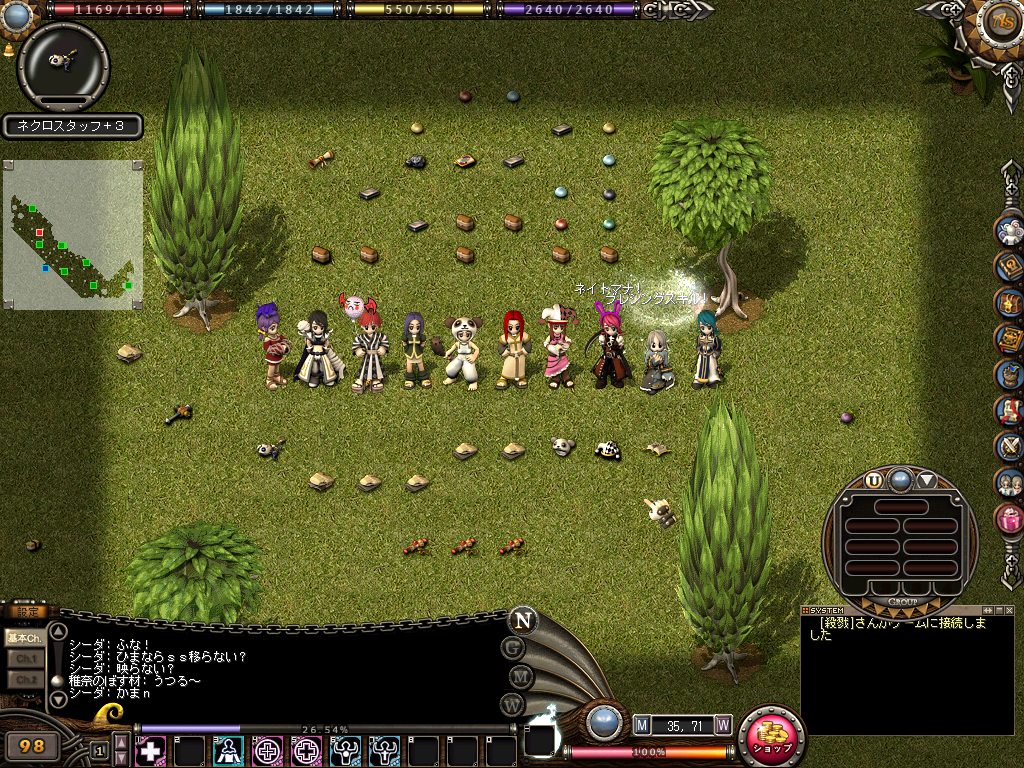Screen dimensions: 1024x768
Task: Click the triangle button on the Group panel
Action: pyautogui.click(x=927, y=480)
